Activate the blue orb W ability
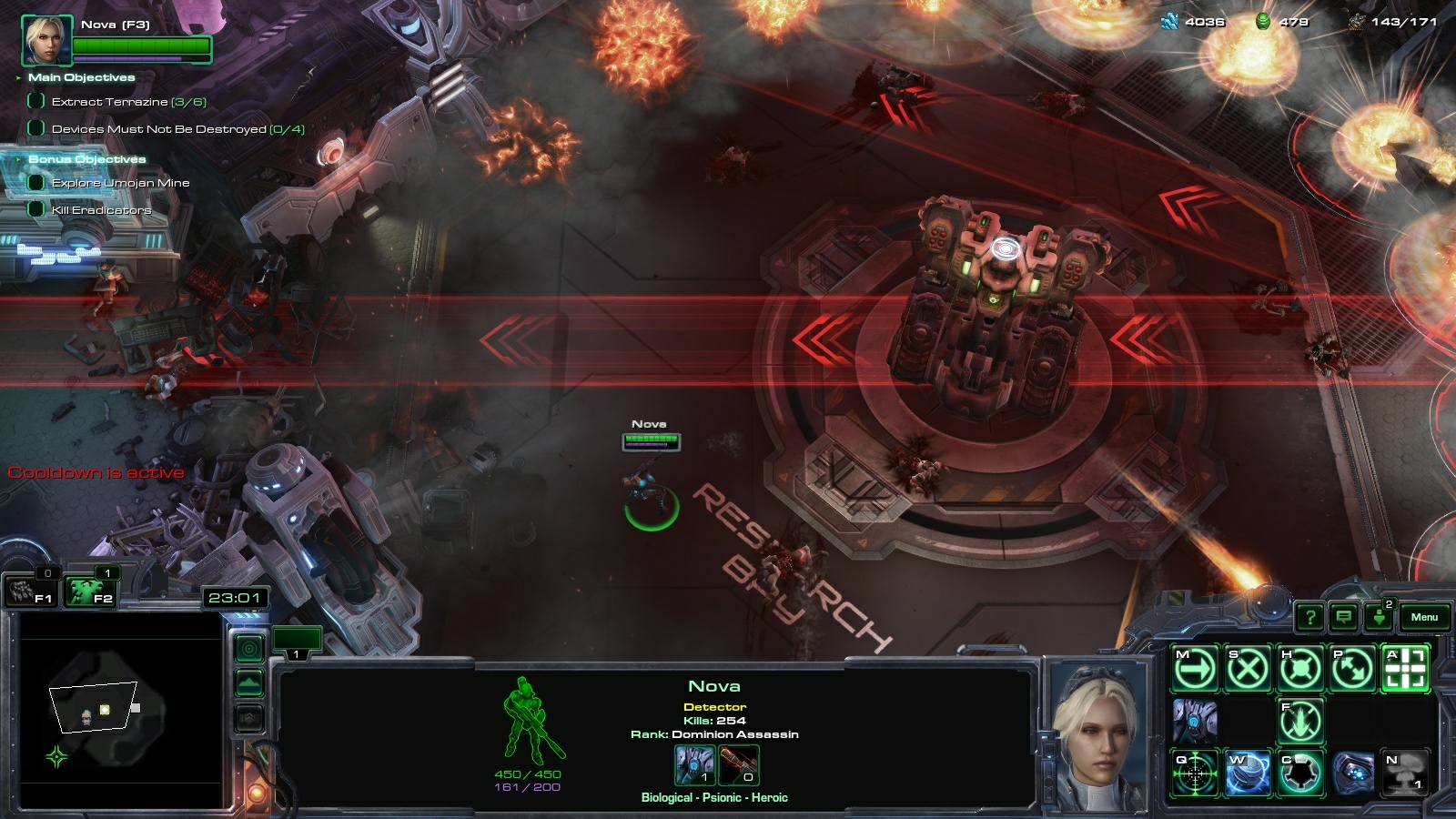This screenshot has width=1456, height=819. coord(1248,773)
